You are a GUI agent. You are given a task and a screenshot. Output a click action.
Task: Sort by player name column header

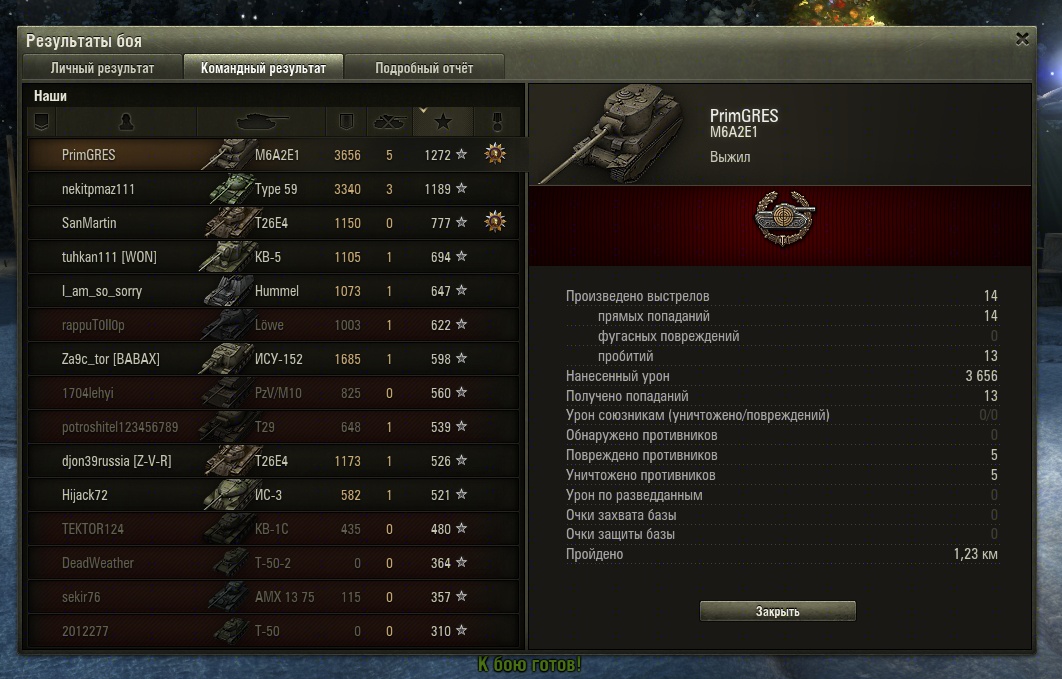click(x=126, y=121)
